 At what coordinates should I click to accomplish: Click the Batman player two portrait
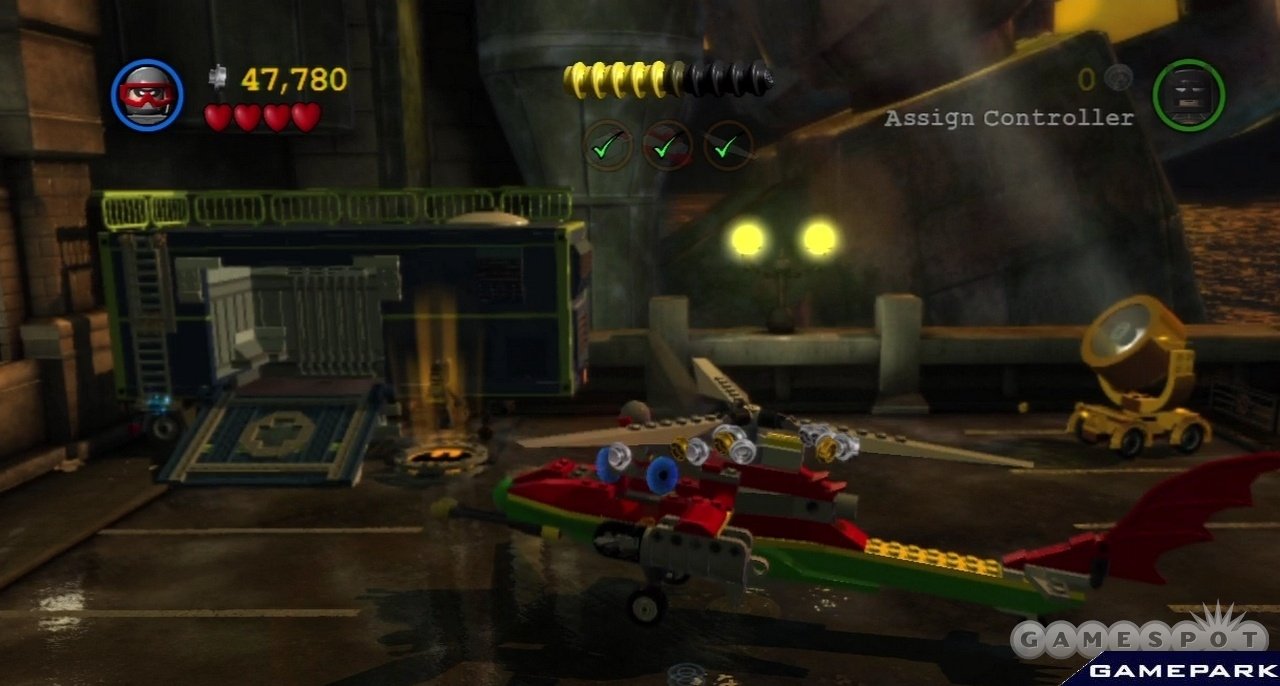click(x=1188, y=95)
